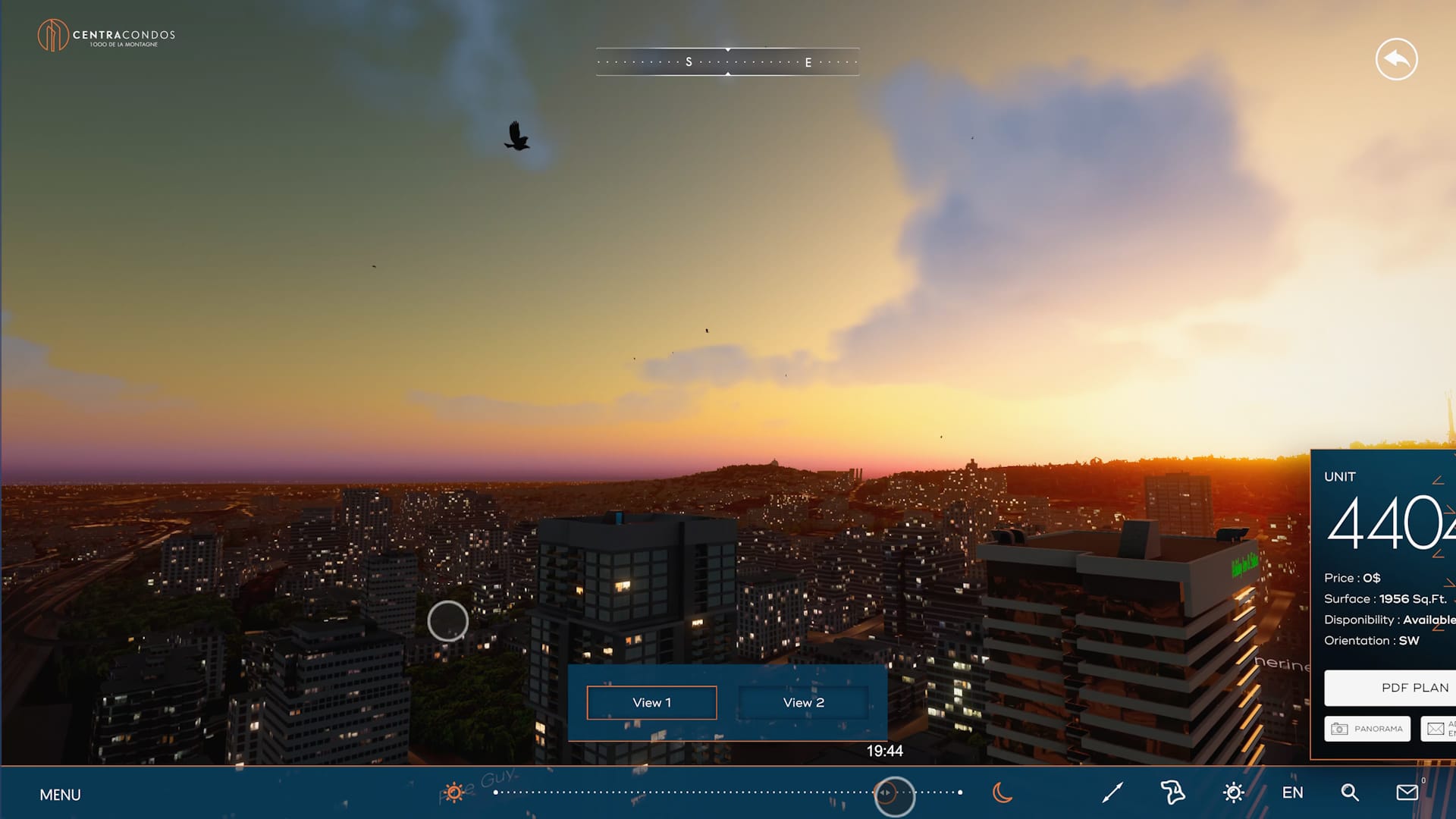The width and height of the screenshot is (1456, 819).
Task: Click the Centra Condos logo
Action: coord(106,36)
